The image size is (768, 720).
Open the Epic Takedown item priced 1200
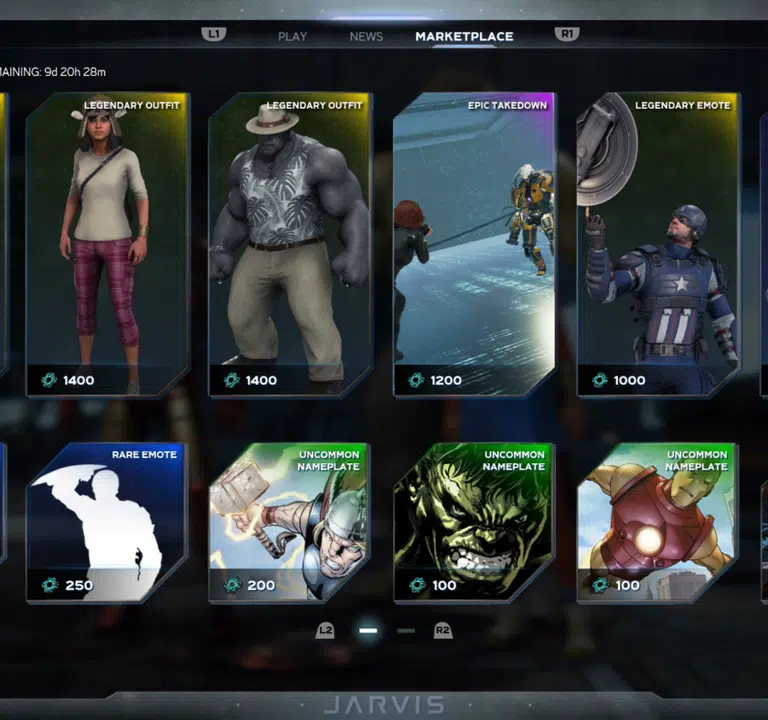coord(474,245)
